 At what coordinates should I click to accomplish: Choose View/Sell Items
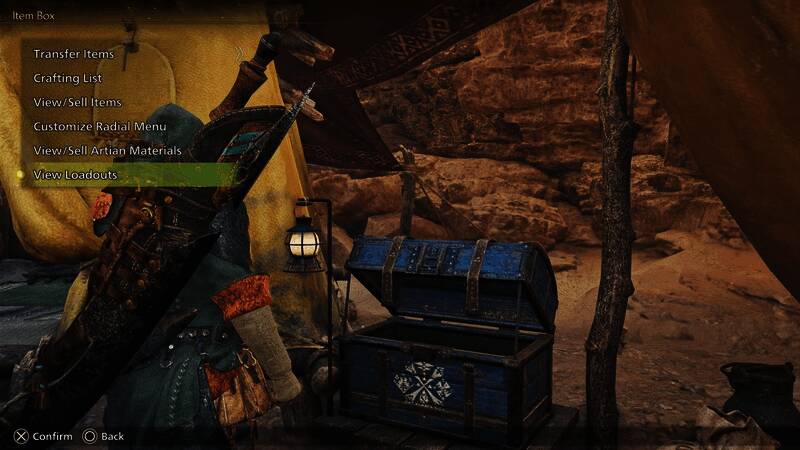(x=78, y=102)
